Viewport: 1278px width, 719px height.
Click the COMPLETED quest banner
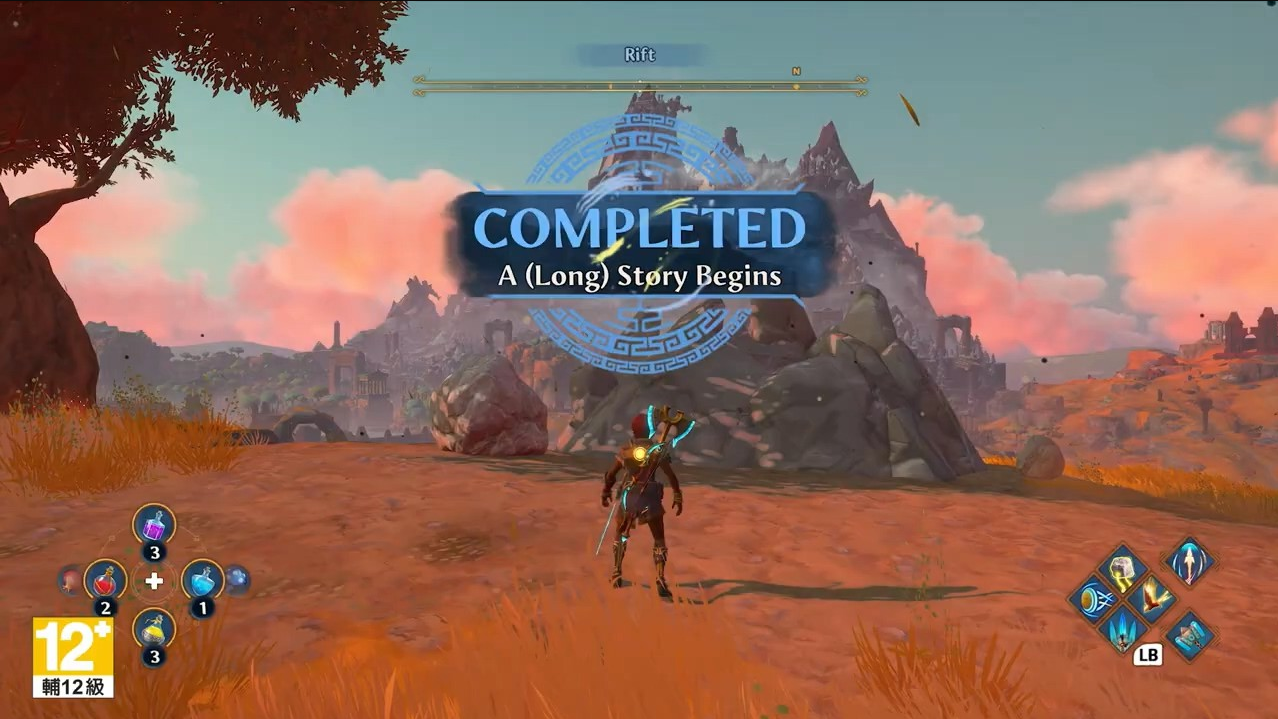tap(640, 245)
